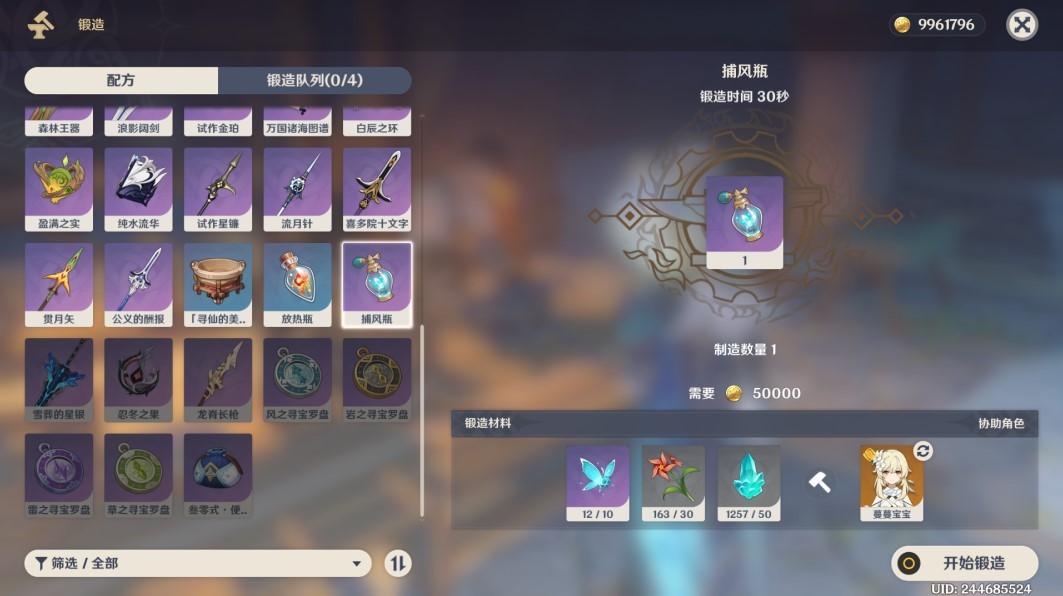Select the 配方 recipes tab

click(x=121, y=81)
